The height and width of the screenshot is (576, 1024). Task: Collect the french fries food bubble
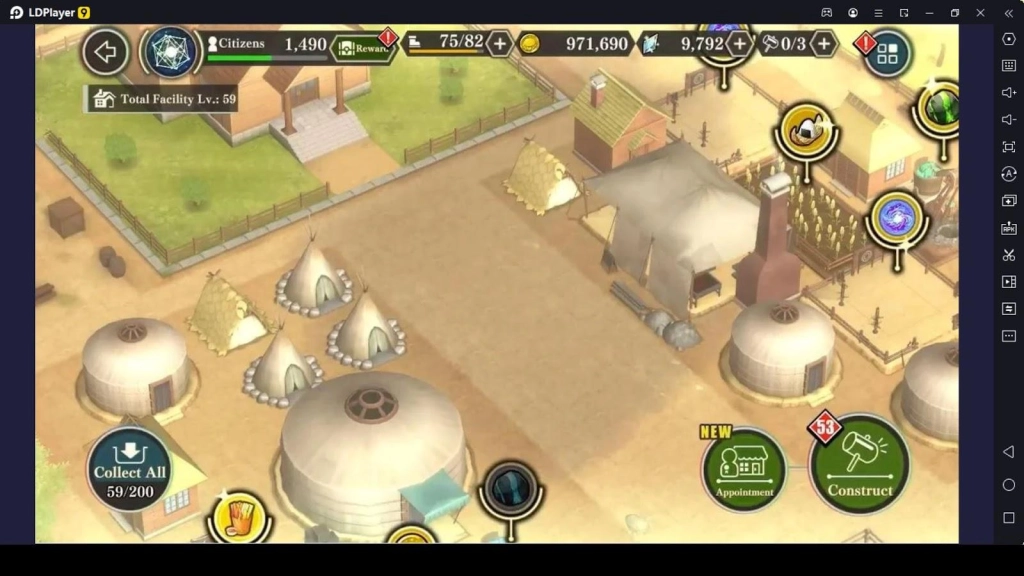239,517
